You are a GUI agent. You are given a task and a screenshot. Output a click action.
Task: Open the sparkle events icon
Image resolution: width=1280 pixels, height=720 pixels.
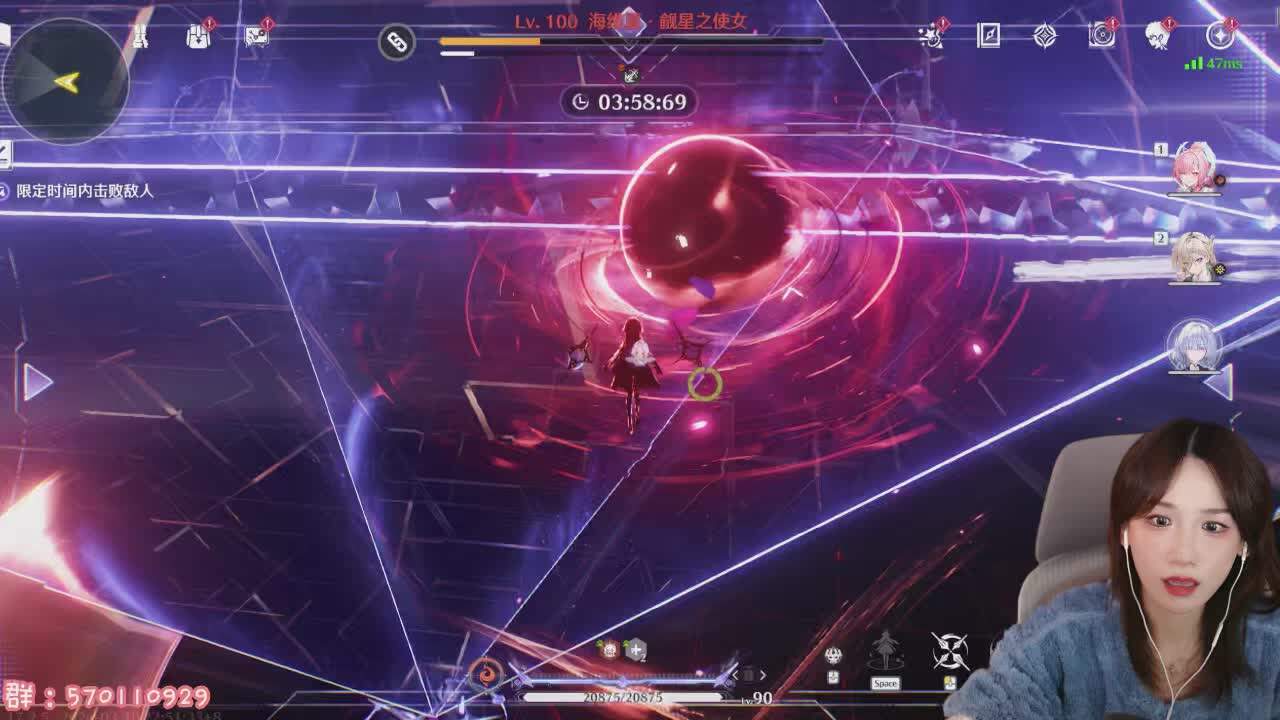click(x=933, y=36)
